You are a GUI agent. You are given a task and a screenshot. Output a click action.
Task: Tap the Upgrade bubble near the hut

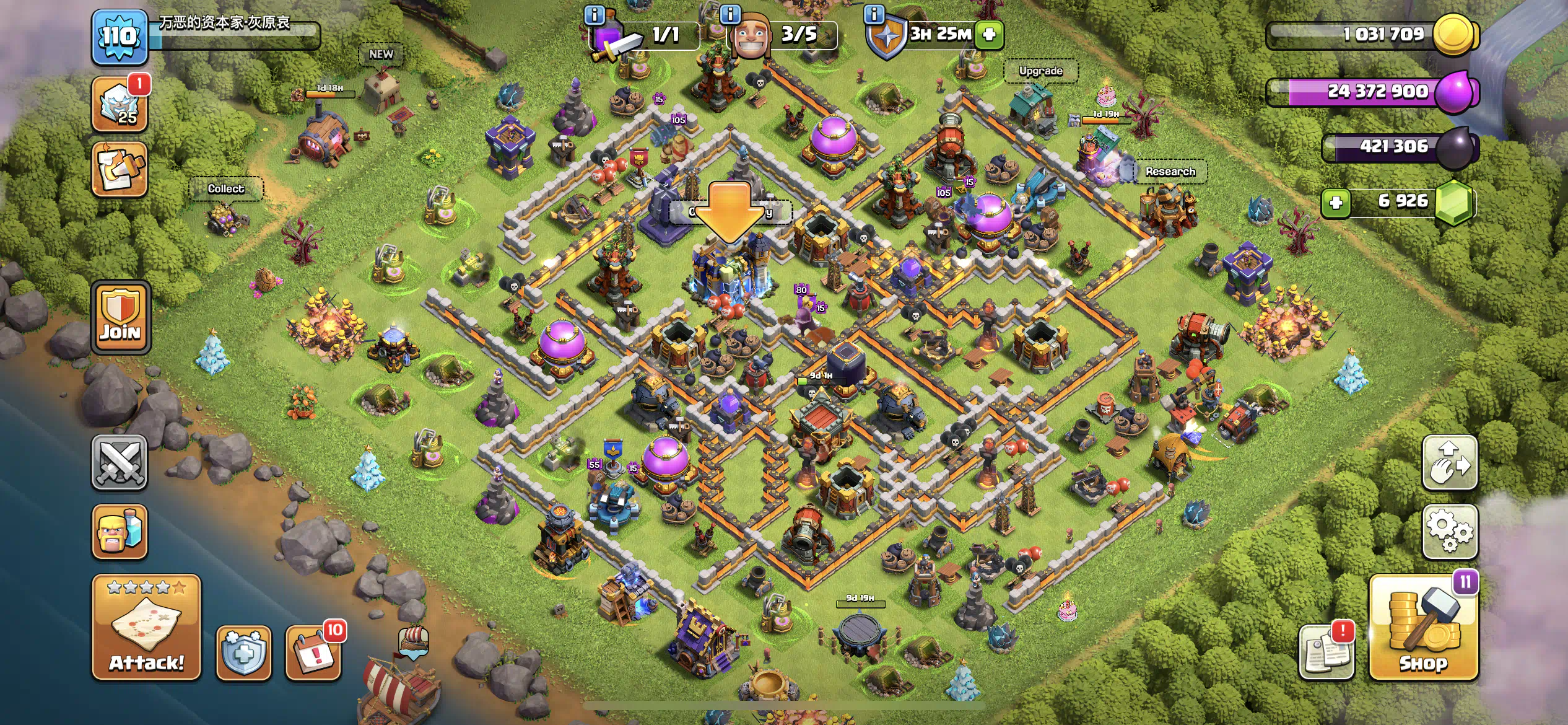[x=1040, y=71]
